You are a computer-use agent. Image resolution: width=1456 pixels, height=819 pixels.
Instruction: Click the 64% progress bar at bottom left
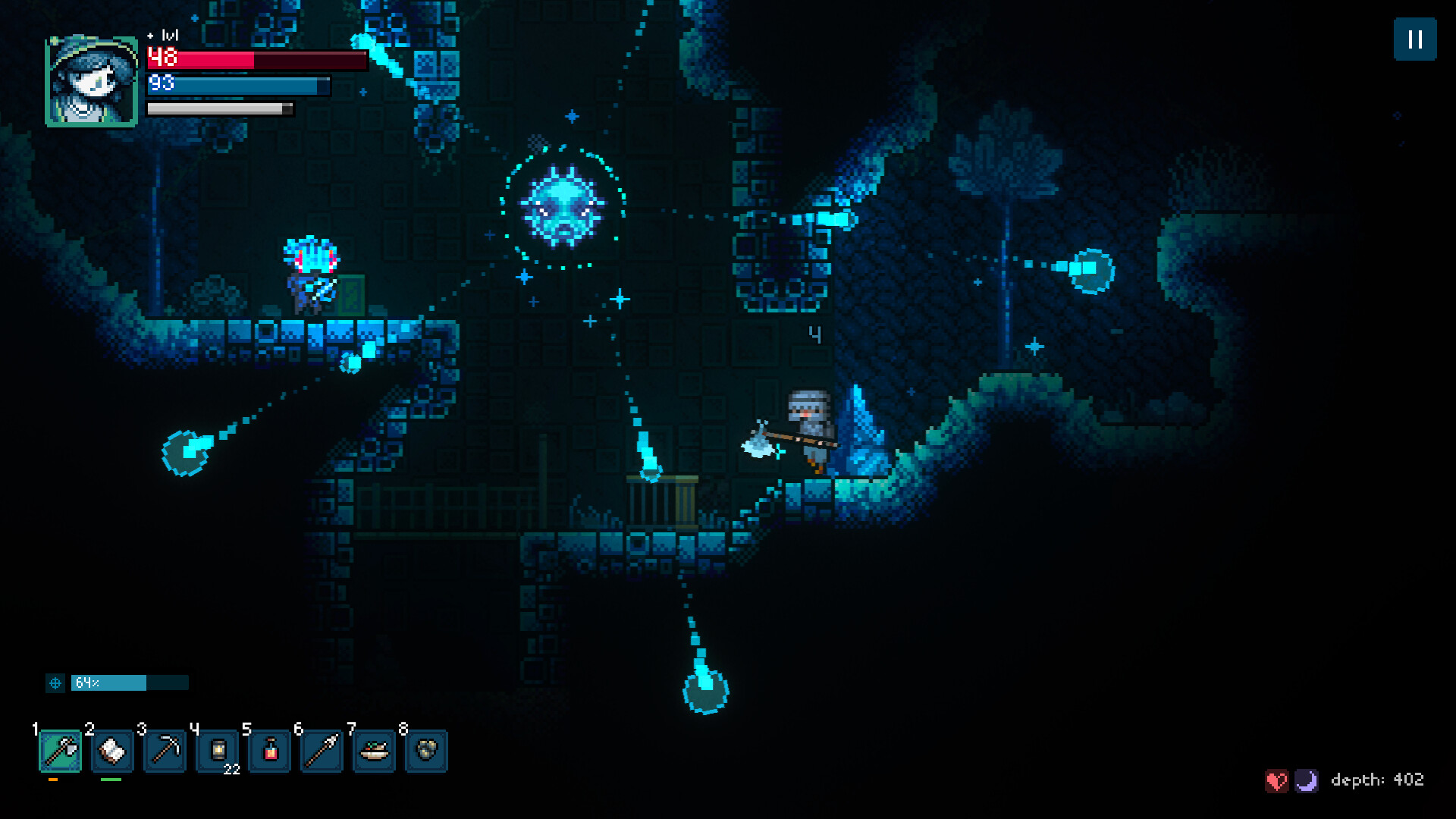point(129,683)
